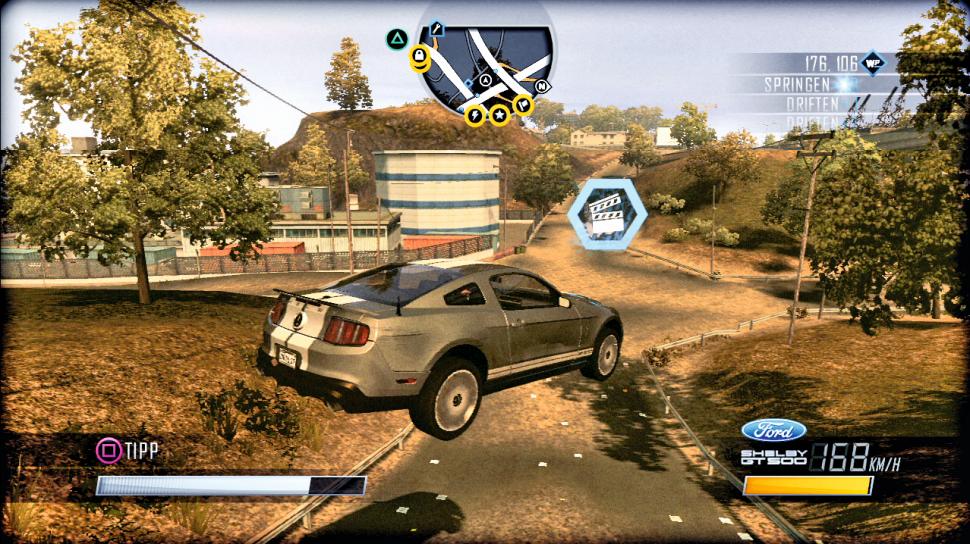
Task: Click the north compass indicator on minimap
Action: pyautogui.click(x=544, y=86)
